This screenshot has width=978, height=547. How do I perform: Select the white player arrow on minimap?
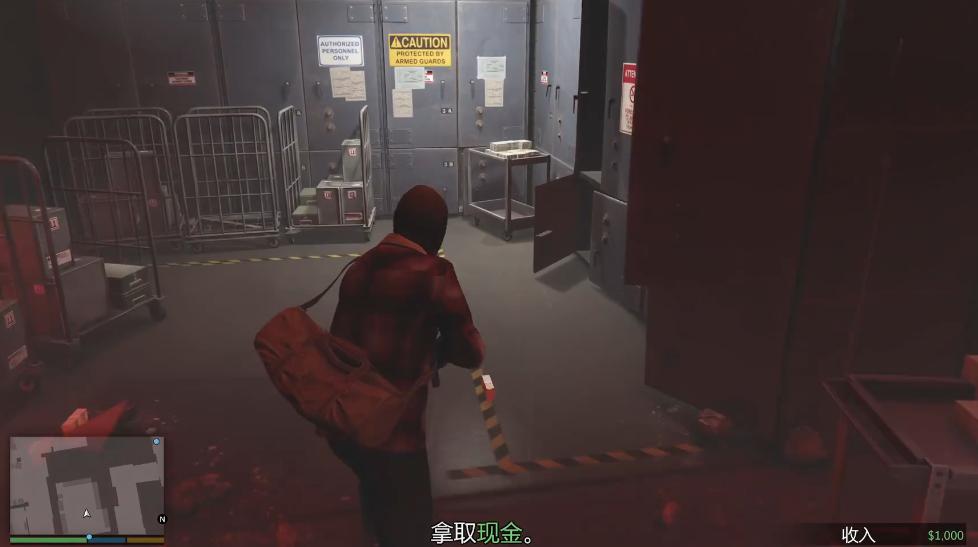[x=87, y=513]
